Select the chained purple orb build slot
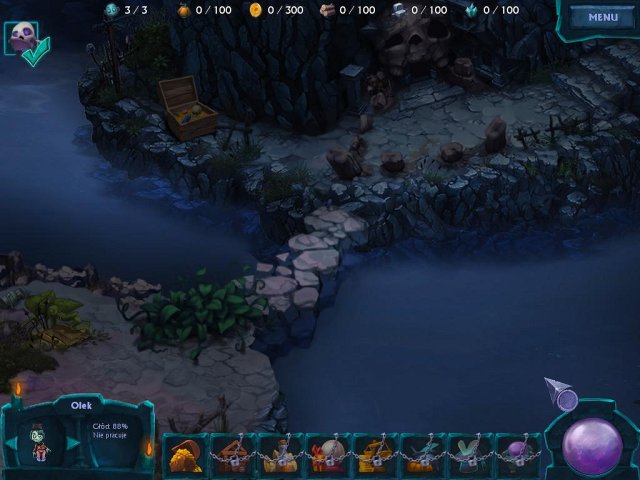The height and width of the screenshot is (480, 640). pyautogui.click(x=518, y=455)
